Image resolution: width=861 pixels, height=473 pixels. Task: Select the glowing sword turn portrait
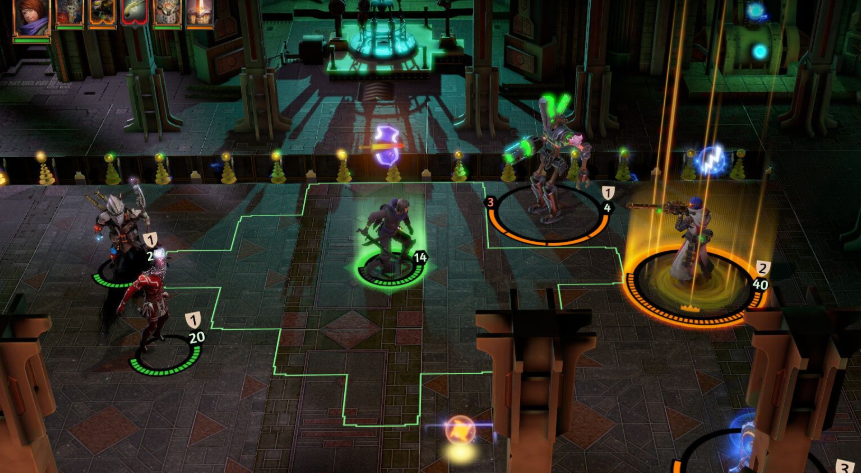[199, 13]
